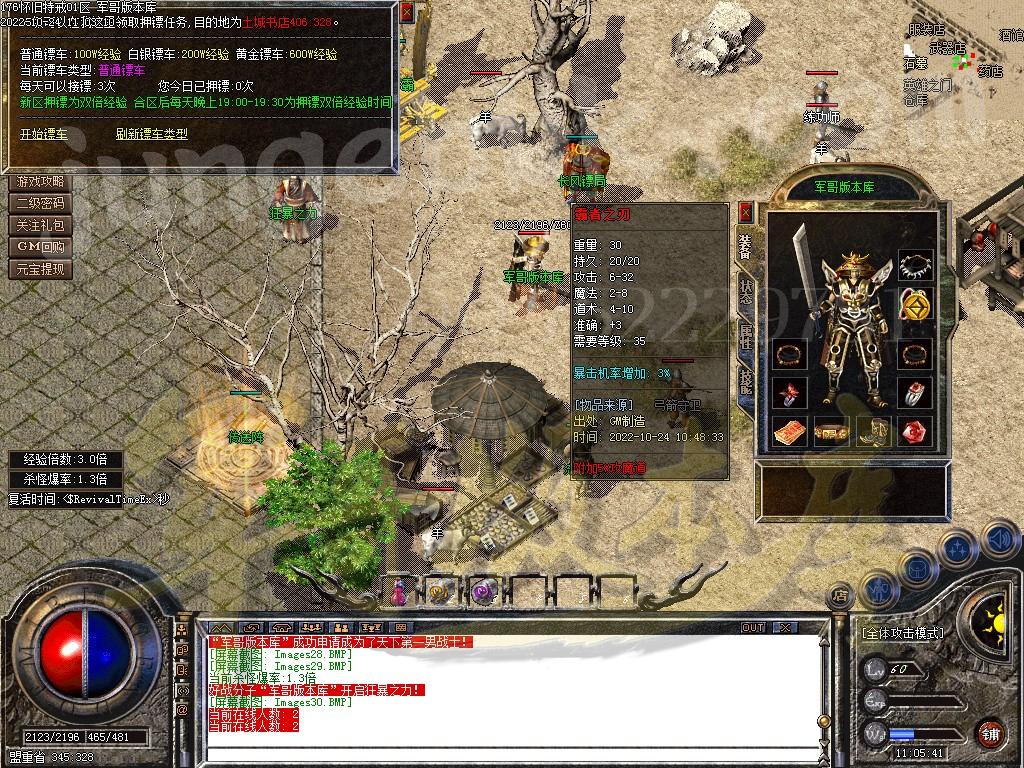Image resolution: width=1024 pixels, height=768 pixels.
Task: Select the golden medal equipment slot
Action: pyautogui.click(x=914, y=304)
